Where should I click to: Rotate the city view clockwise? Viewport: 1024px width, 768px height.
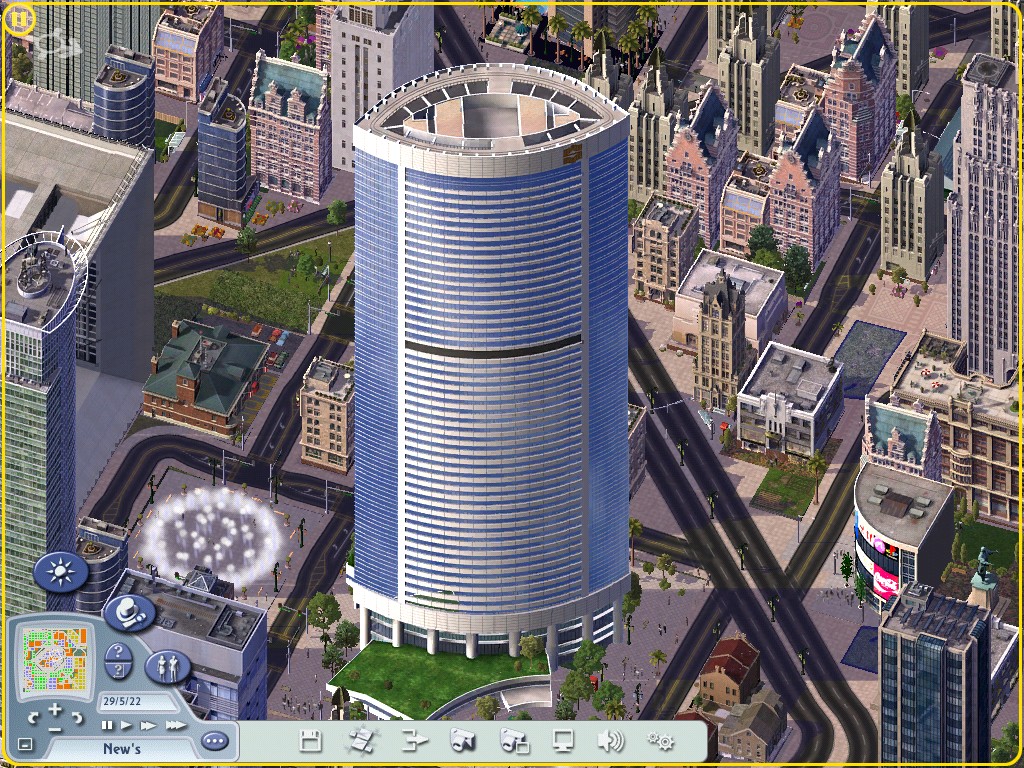point(77,717)
